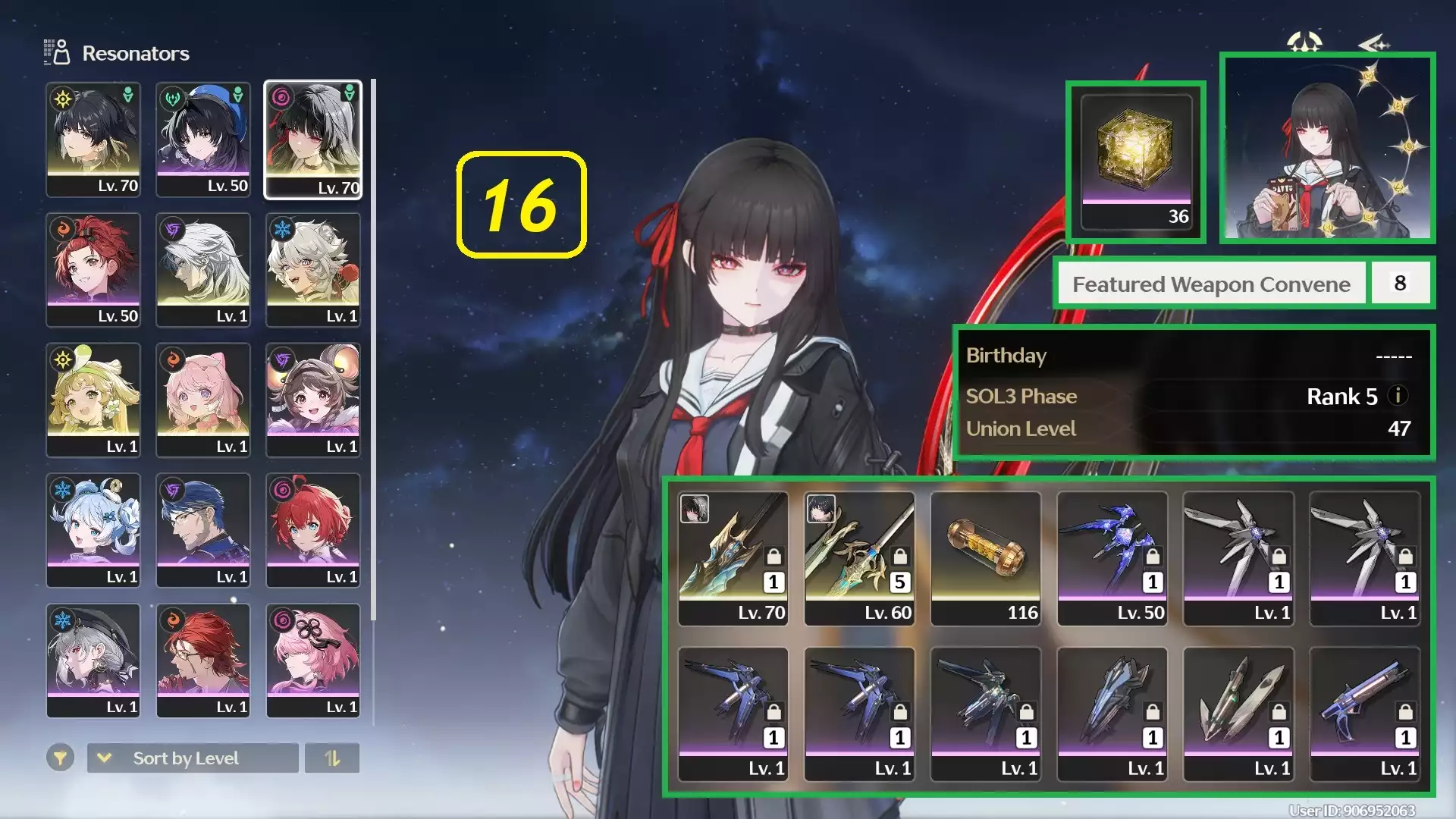
Task: Select the Lv. 60 spear weapon thumbnail
Action: tap(859, 554)
